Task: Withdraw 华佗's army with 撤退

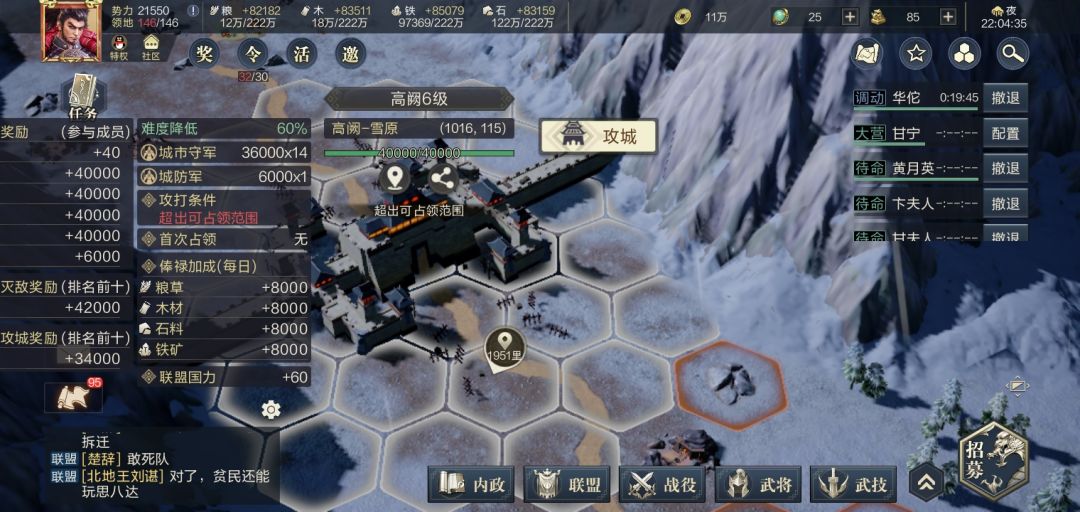Action: point(1005,98)
